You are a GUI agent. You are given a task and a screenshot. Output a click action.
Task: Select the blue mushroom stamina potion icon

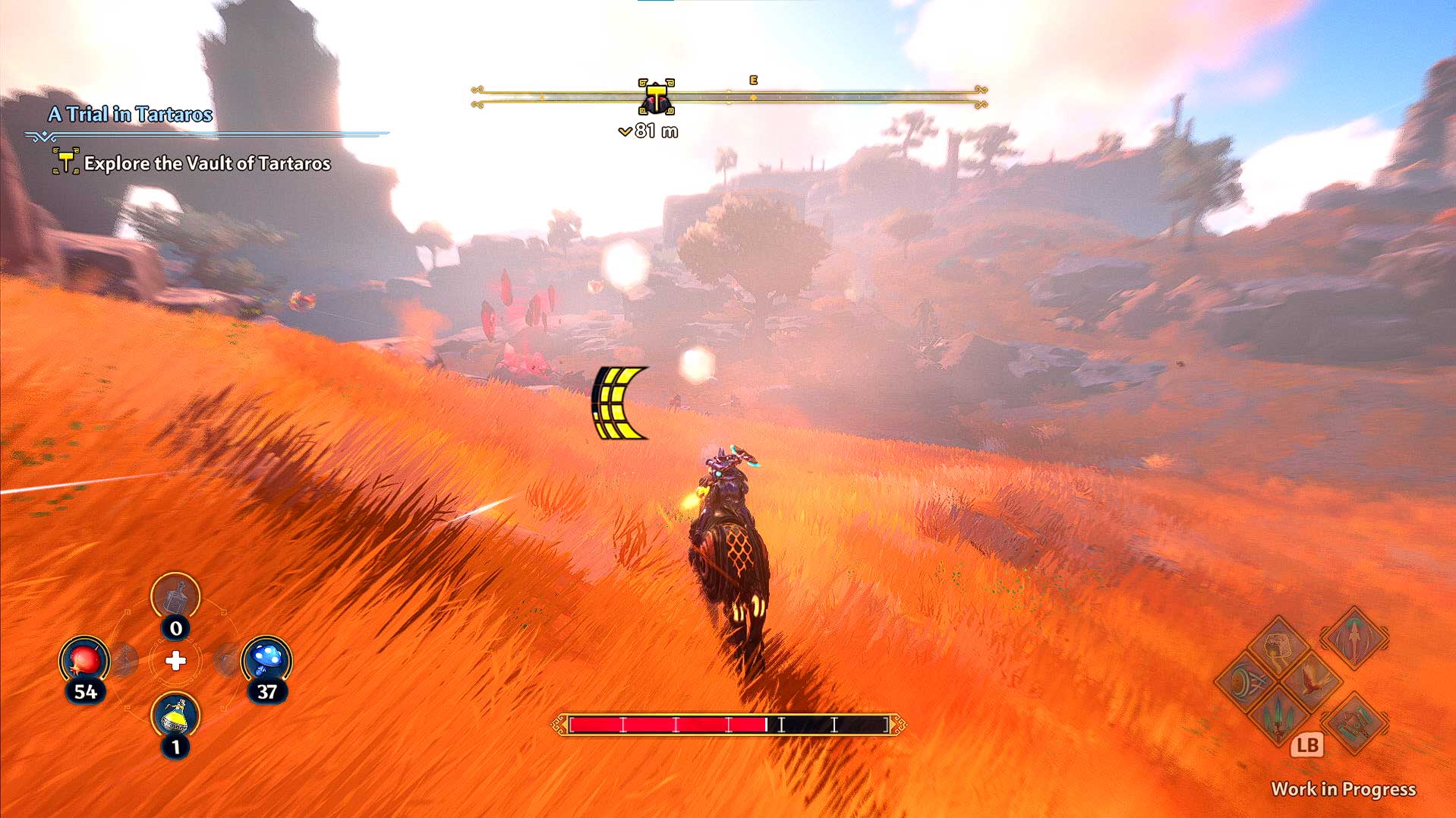(268, 659)
